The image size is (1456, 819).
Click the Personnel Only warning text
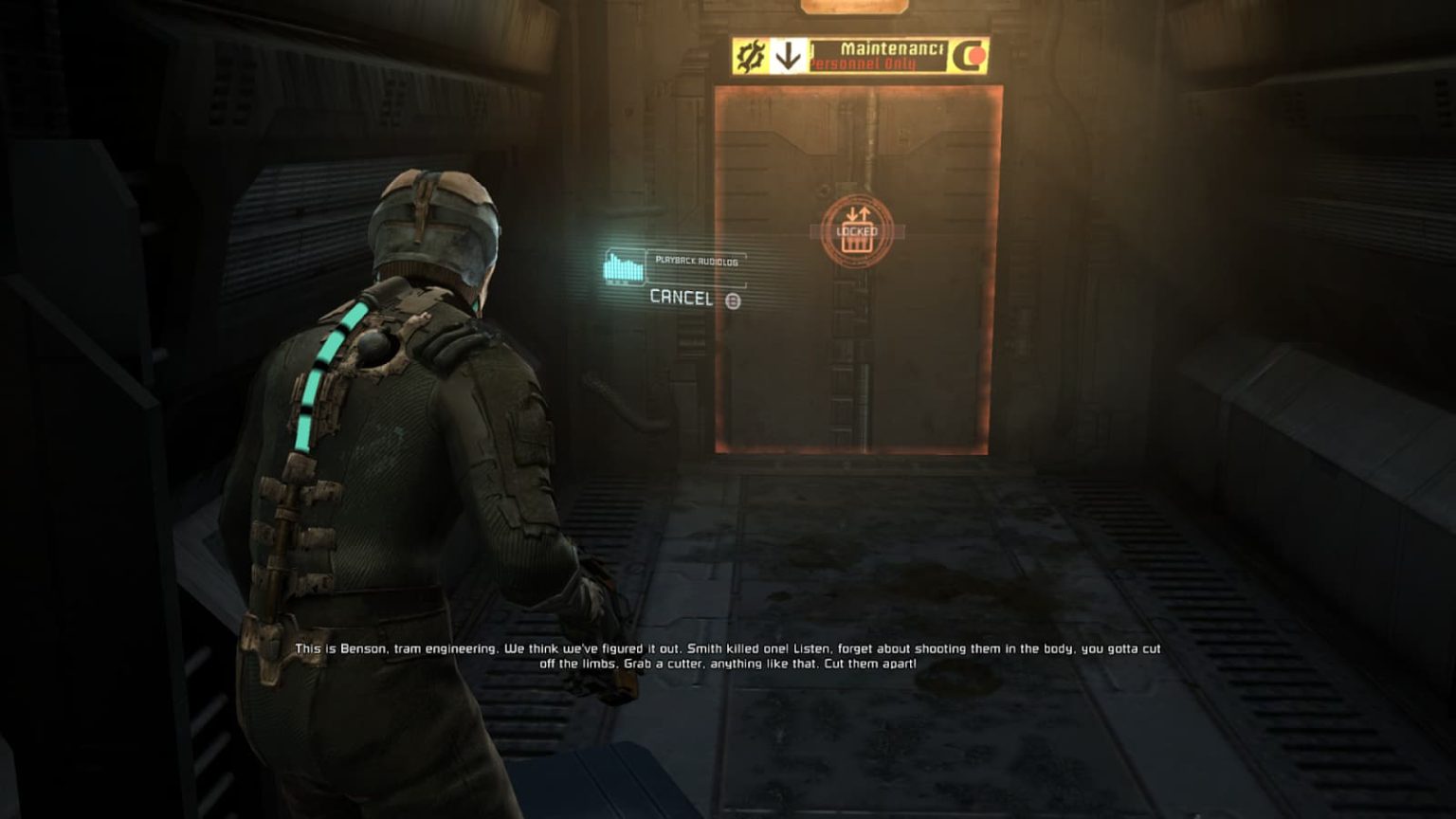coord(863,64)
